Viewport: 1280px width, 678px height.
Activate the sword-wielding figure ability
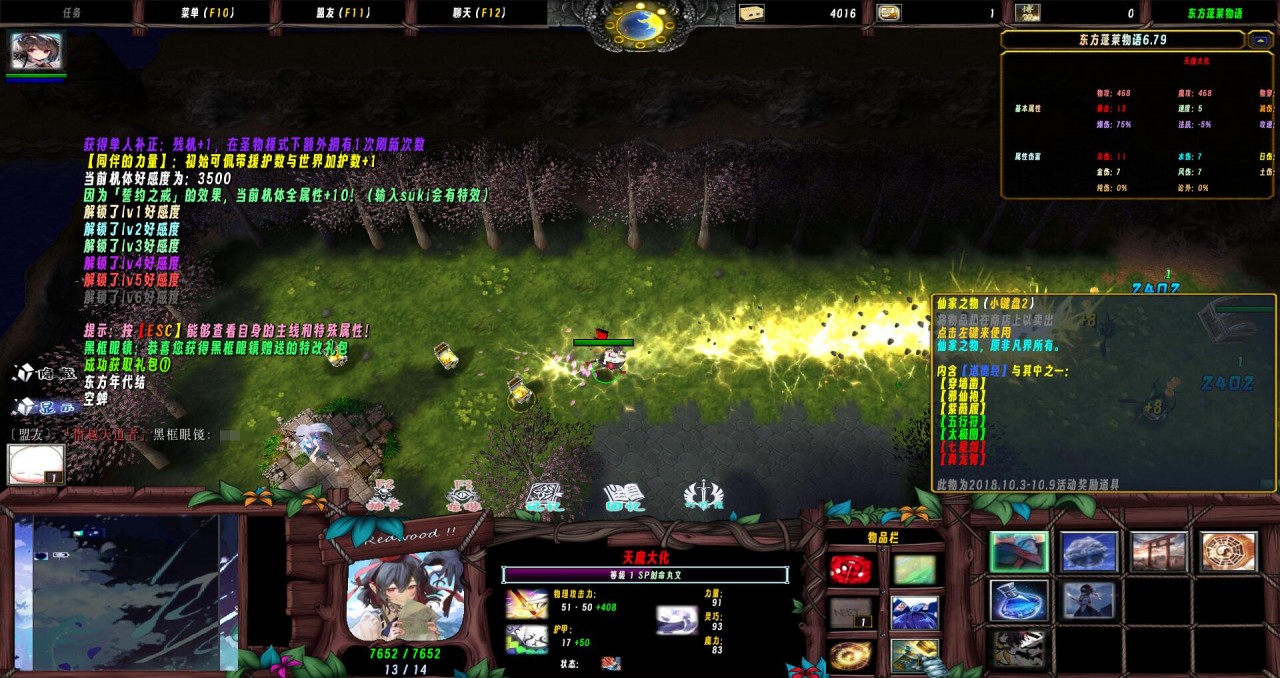coord(1089,600)
